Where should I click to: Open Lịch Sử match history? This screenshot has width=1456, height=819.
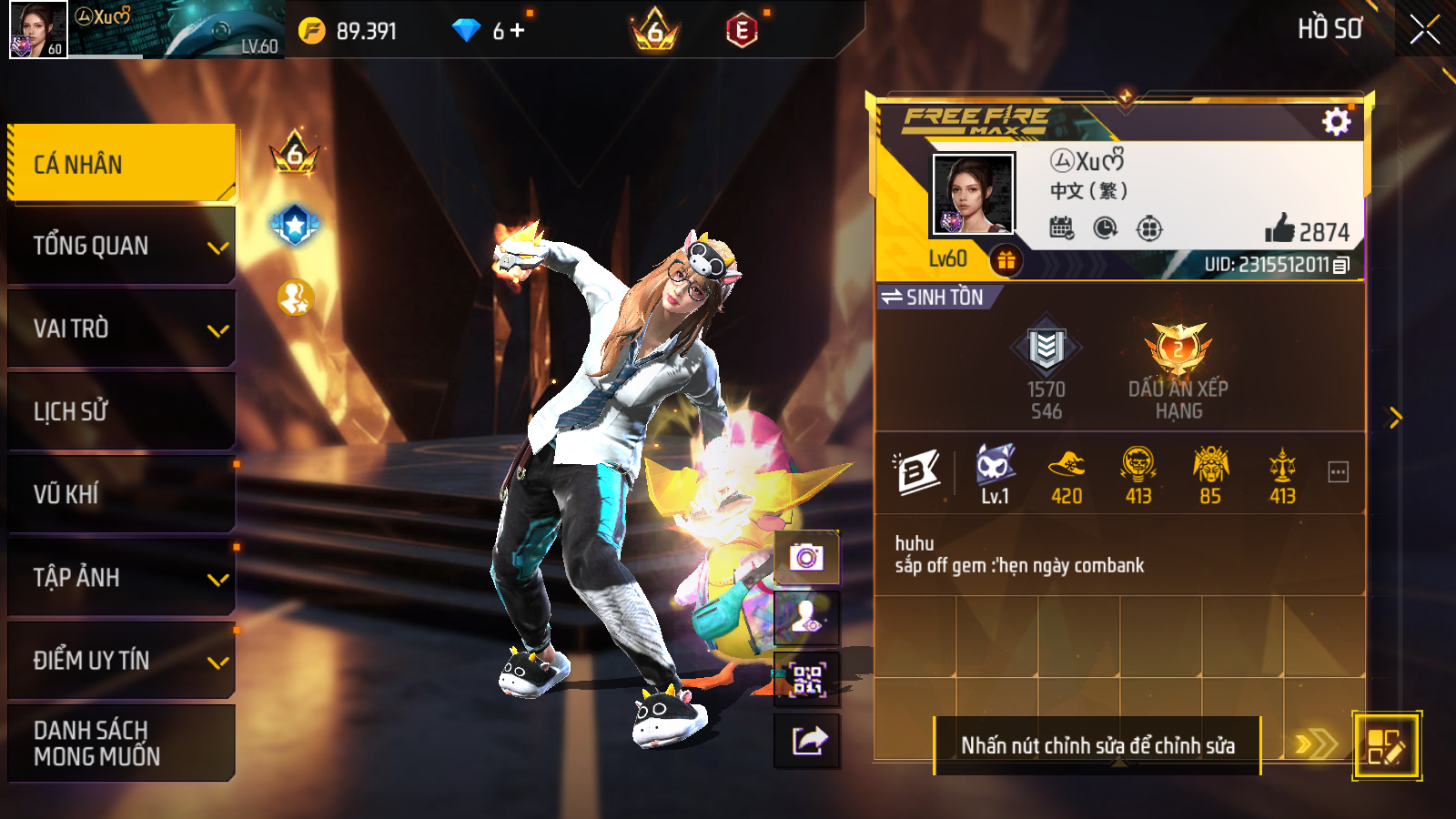tap(122, 411)
